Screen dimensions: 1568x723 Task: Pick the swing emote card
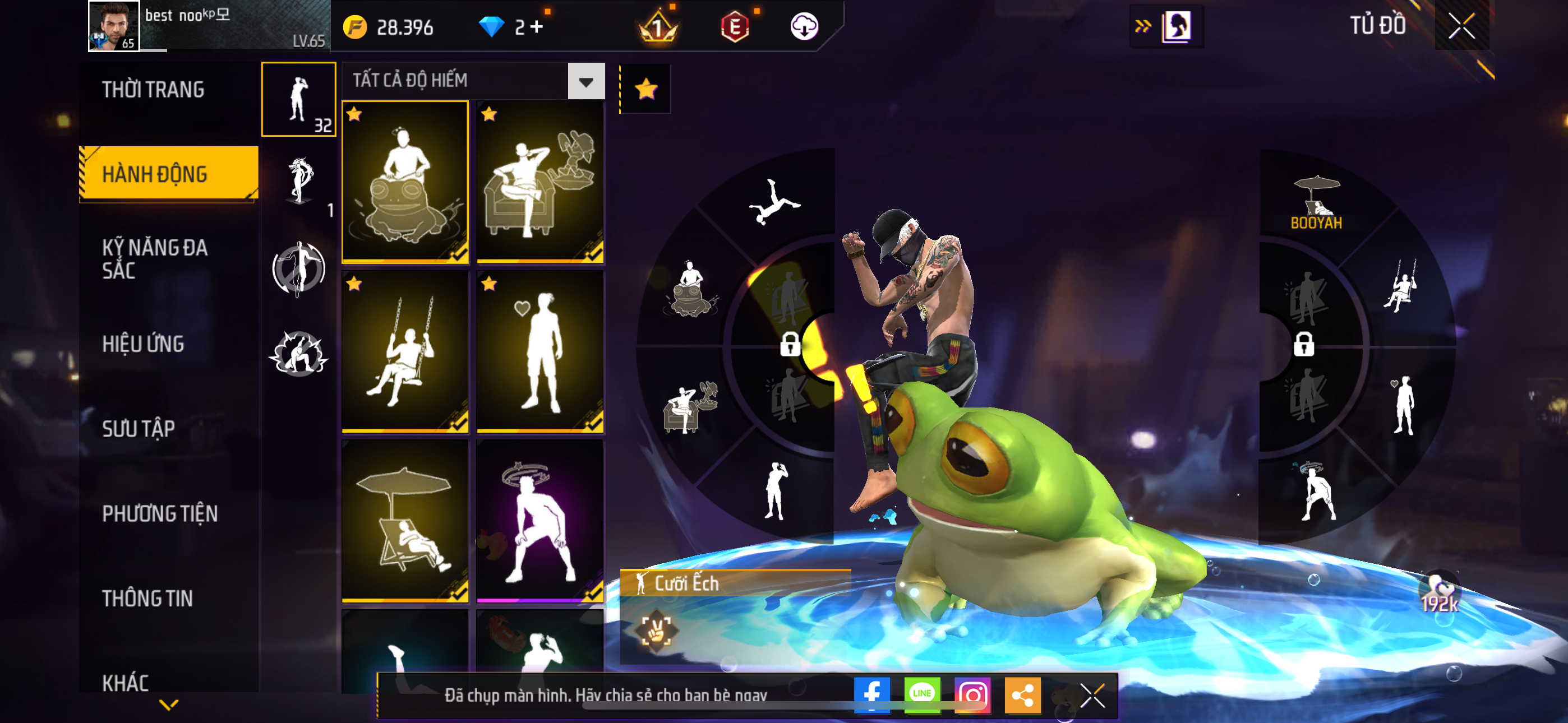click(405, 352)
